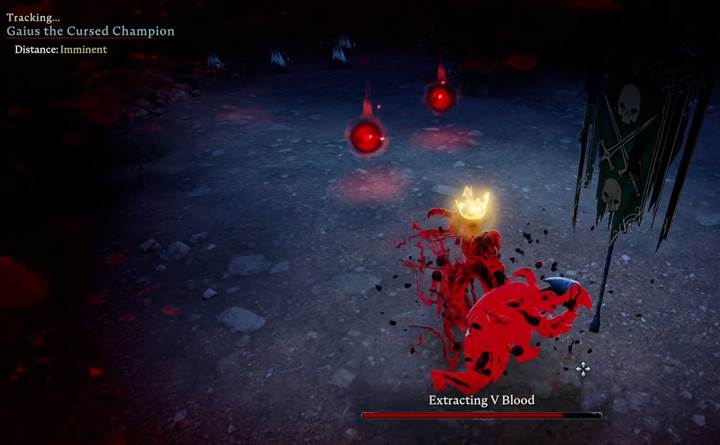
Task: Select the Gaius the Cursed Champion tracker
Action: point(91,31)
